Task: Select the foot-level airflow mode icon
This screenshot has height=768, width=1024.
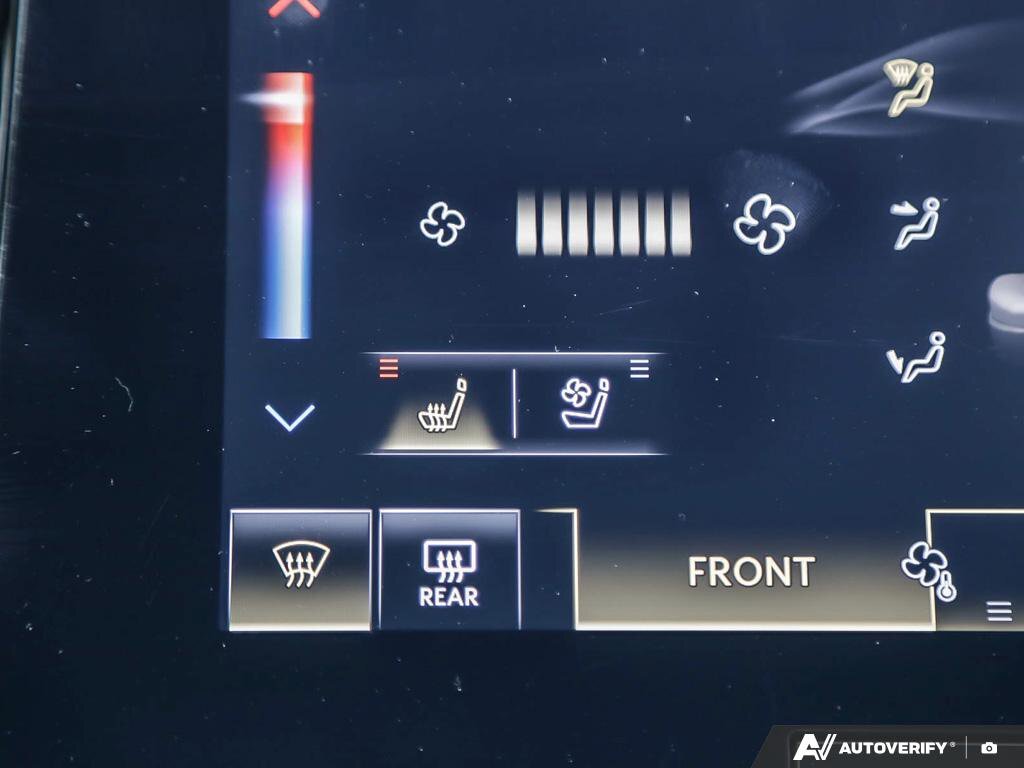Action: coord(916,358)
